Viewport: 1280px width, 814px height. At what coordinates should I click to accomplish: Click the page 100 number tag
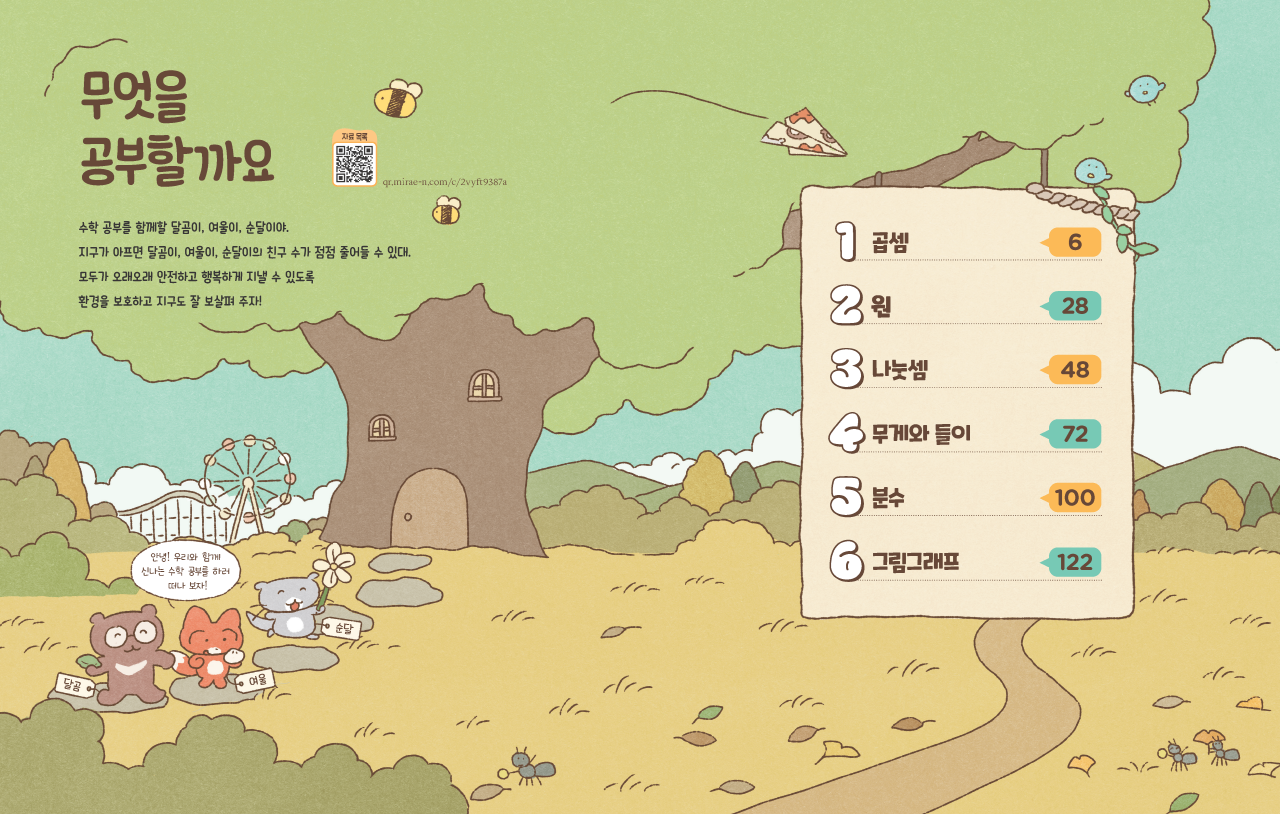click(1074, 498)
